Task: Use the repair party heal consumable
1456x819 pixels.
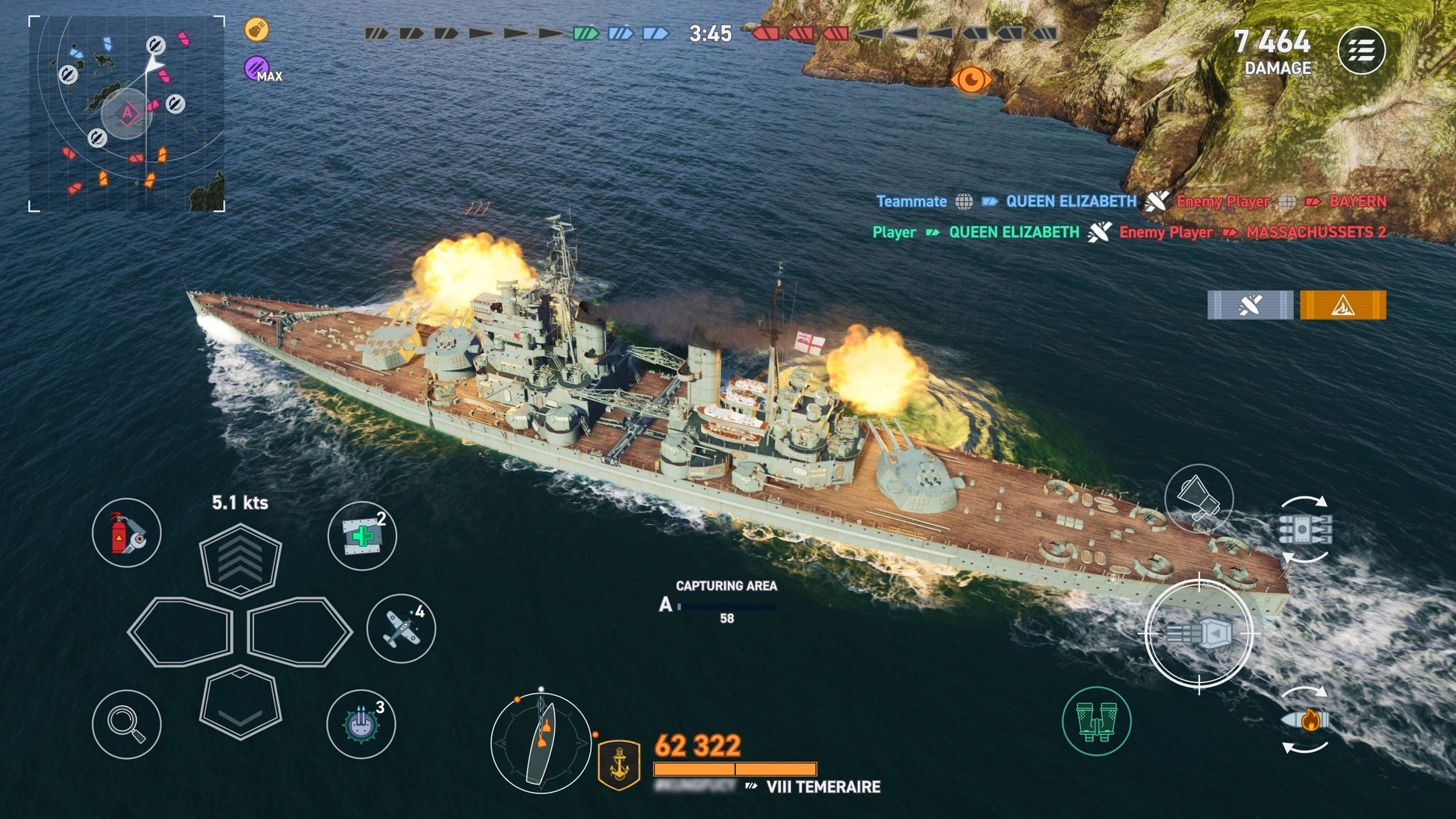Action: tap(362, 535)
